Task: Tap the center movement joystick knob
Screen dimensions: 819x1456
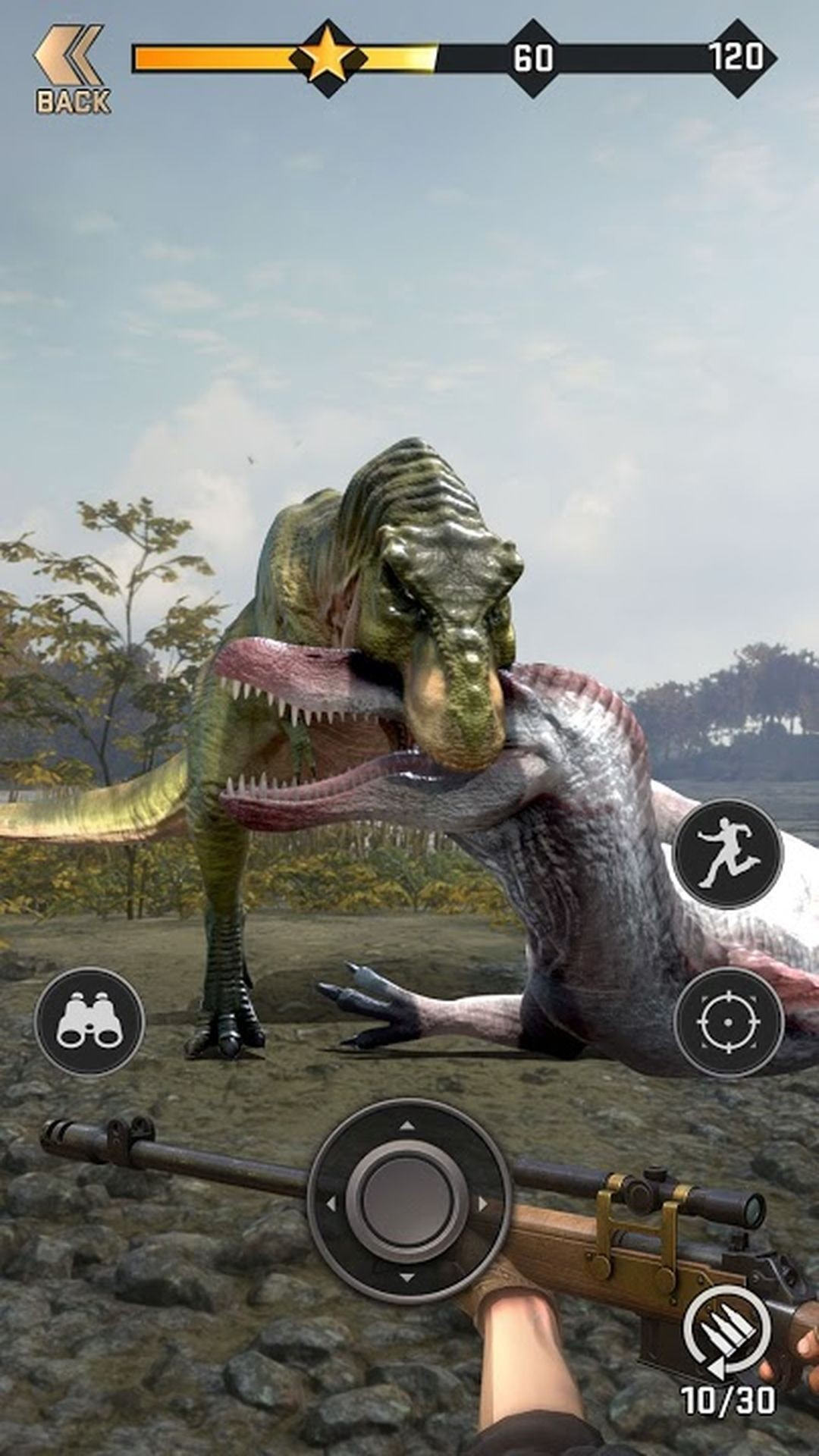Action: 407,1200
